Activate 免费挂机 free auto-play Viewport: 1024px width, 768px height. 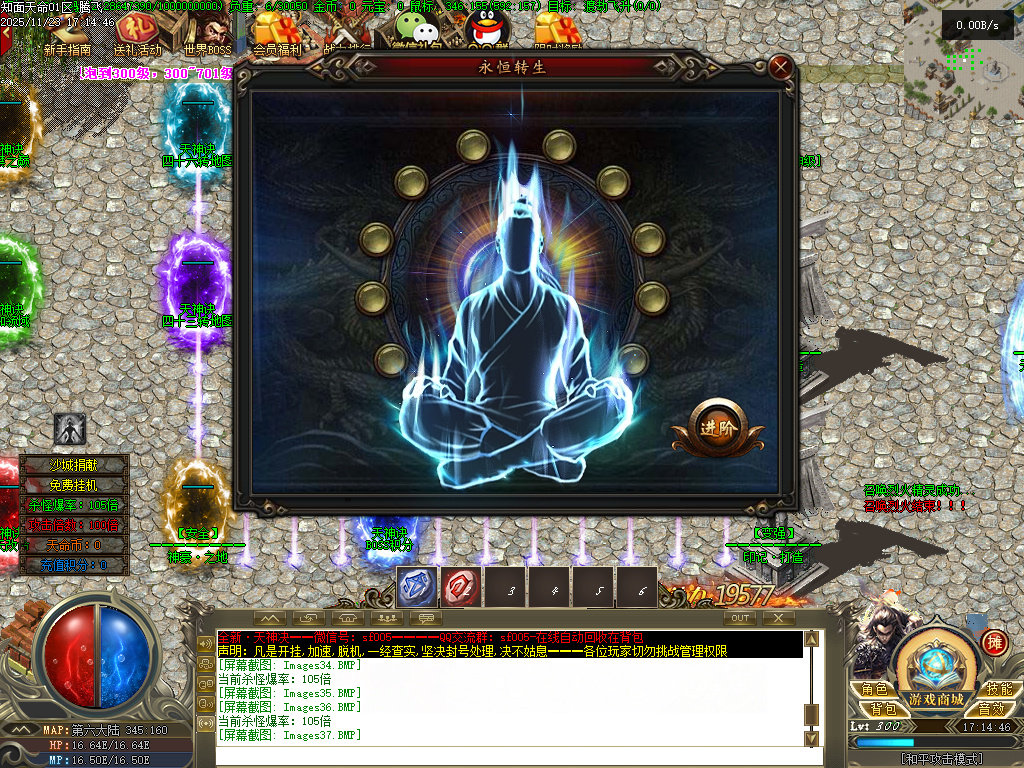coord(76,484)
